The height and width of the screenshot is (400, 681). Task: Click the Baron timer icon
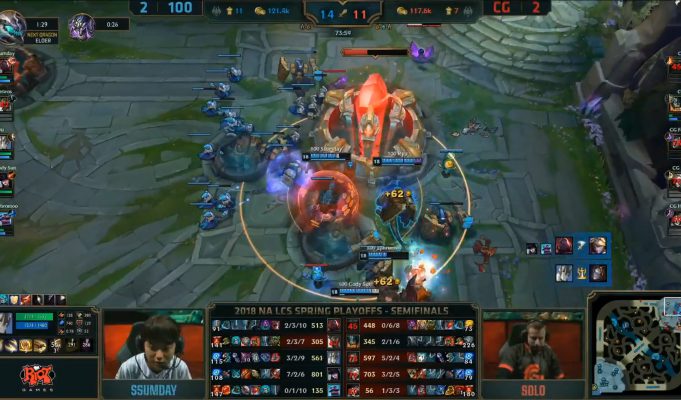tap(83, 24)
